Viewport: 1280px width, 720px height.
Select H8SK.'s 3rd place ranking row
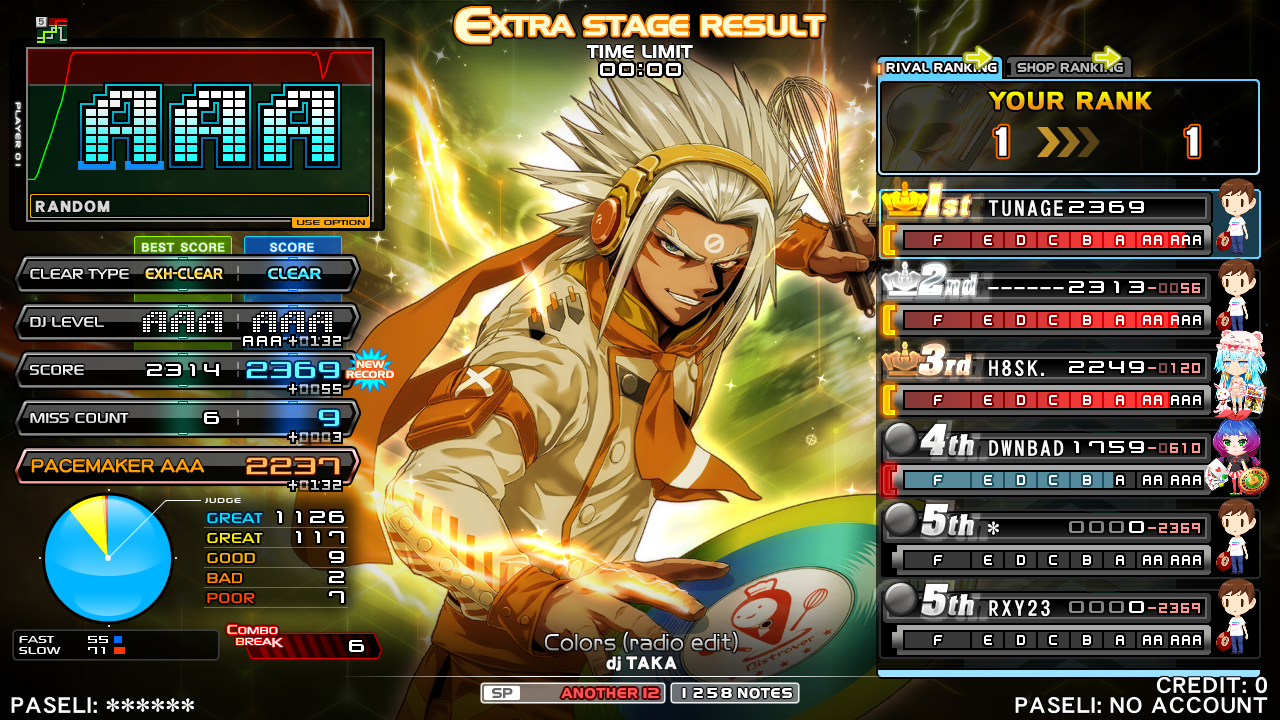pyautogui.click(x=1045, y=383)
